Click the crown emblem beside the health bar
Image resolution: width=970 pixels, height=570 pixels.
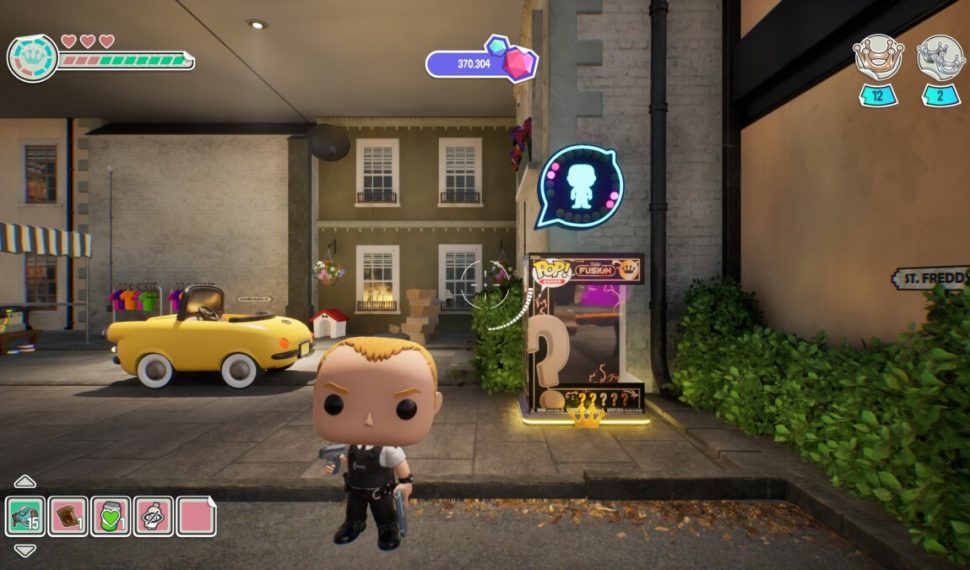coord(32,58)
